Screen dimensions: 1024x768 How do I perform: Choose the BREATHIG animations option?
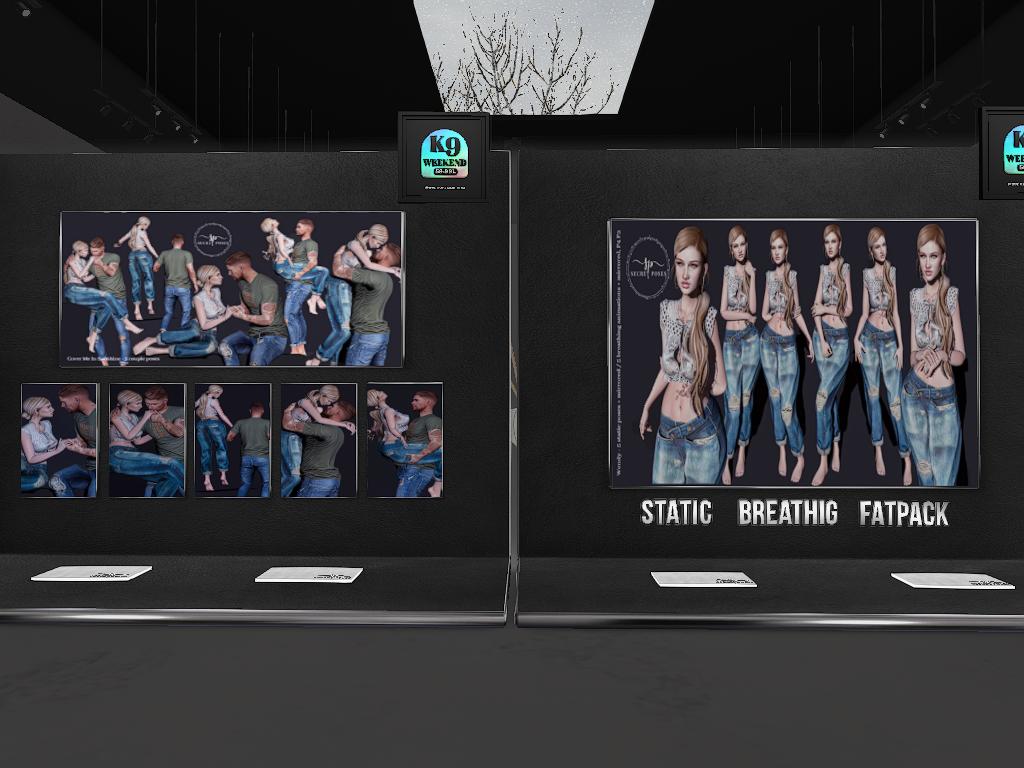[x=787, y=513]
